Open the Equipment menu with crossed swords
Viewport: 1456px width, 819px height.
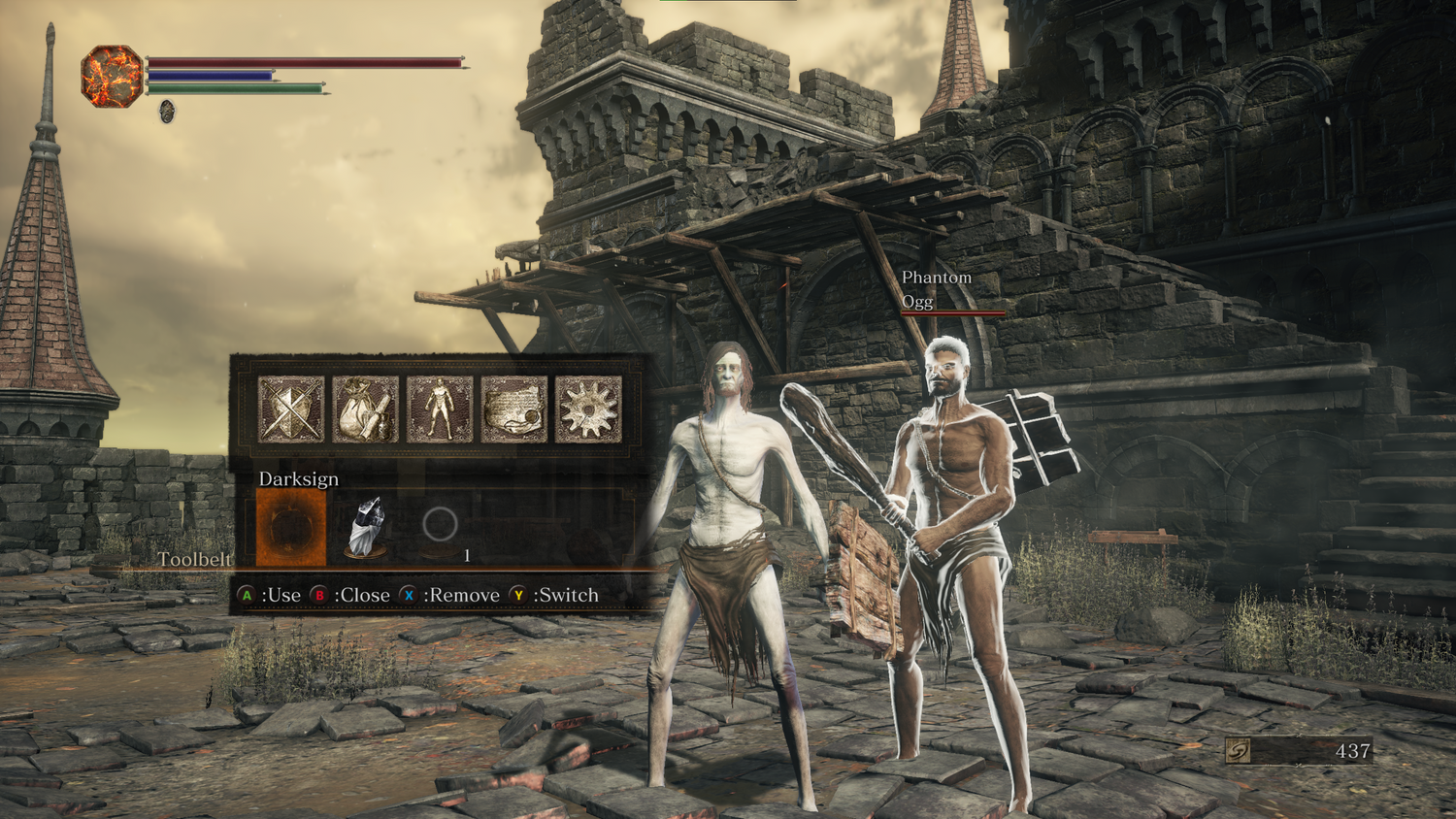291,409
